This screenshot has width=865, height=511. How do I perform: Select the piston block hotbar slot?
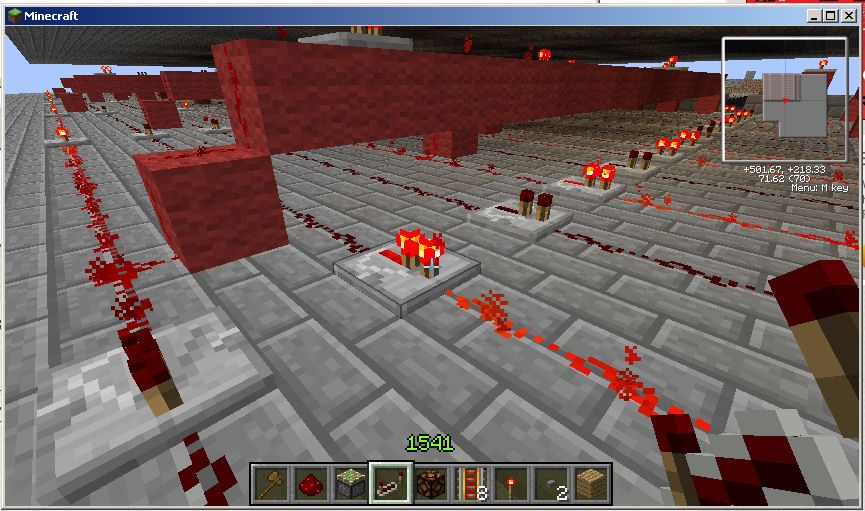(x=349, y=484)
